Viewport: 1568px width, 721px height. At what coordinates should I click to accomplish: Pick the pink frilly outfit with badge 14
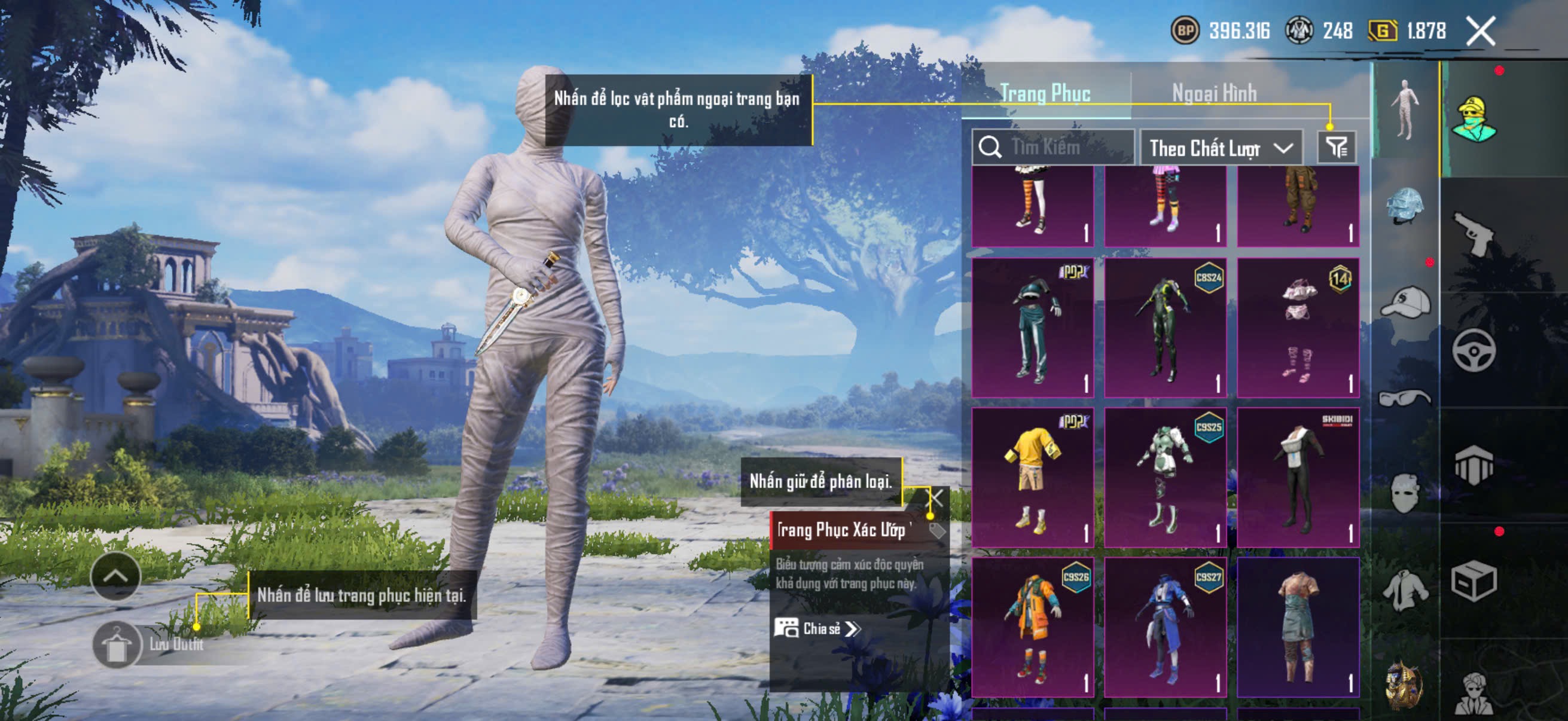(1298, 328)
